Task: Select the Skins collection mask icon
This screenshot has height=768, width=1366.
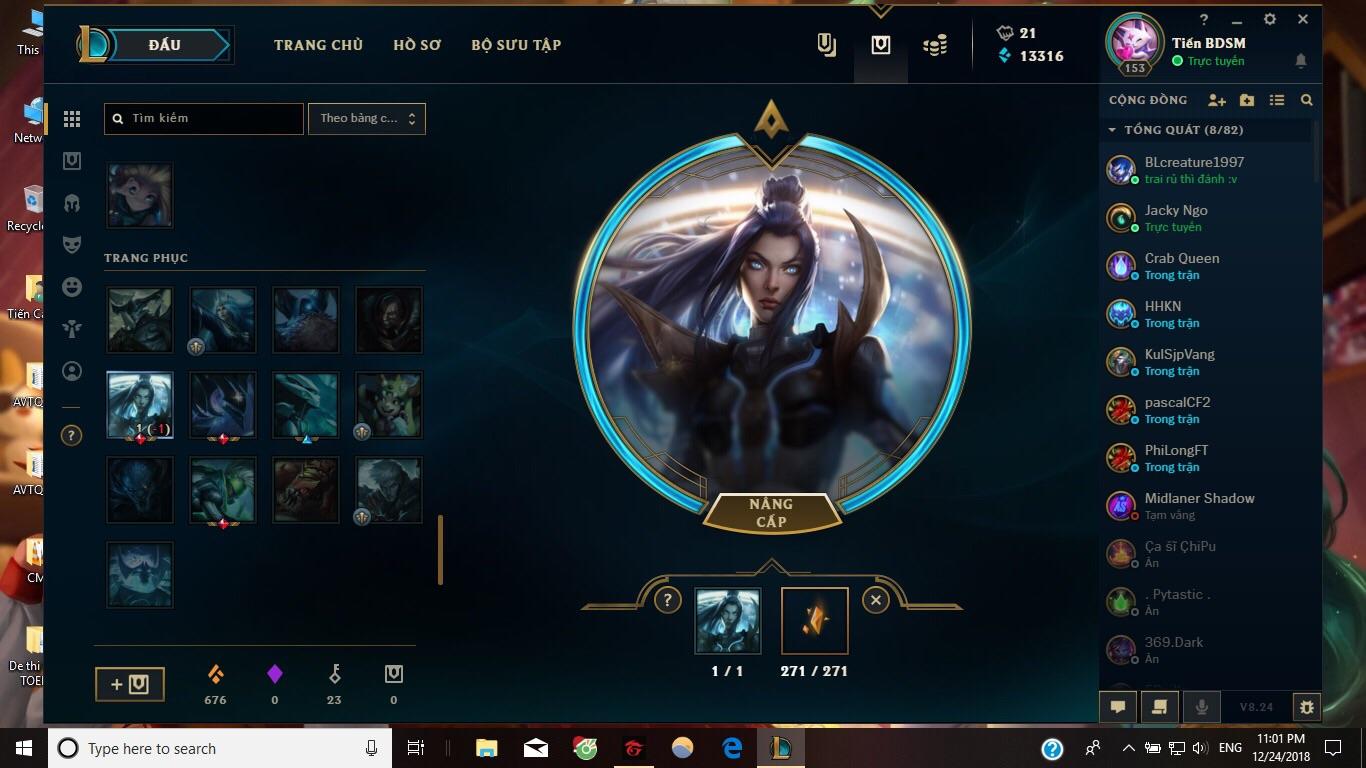Action: [70, 244]
